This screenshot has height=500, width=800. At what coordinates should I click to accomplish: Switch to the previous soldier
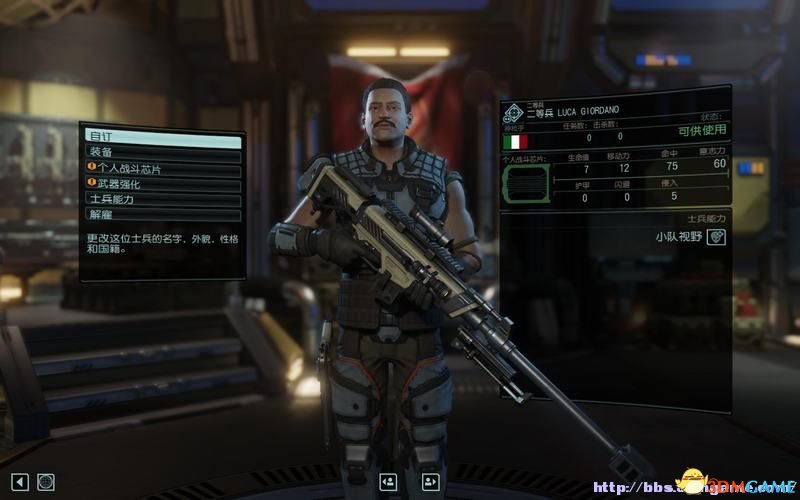tap(389, 482)
